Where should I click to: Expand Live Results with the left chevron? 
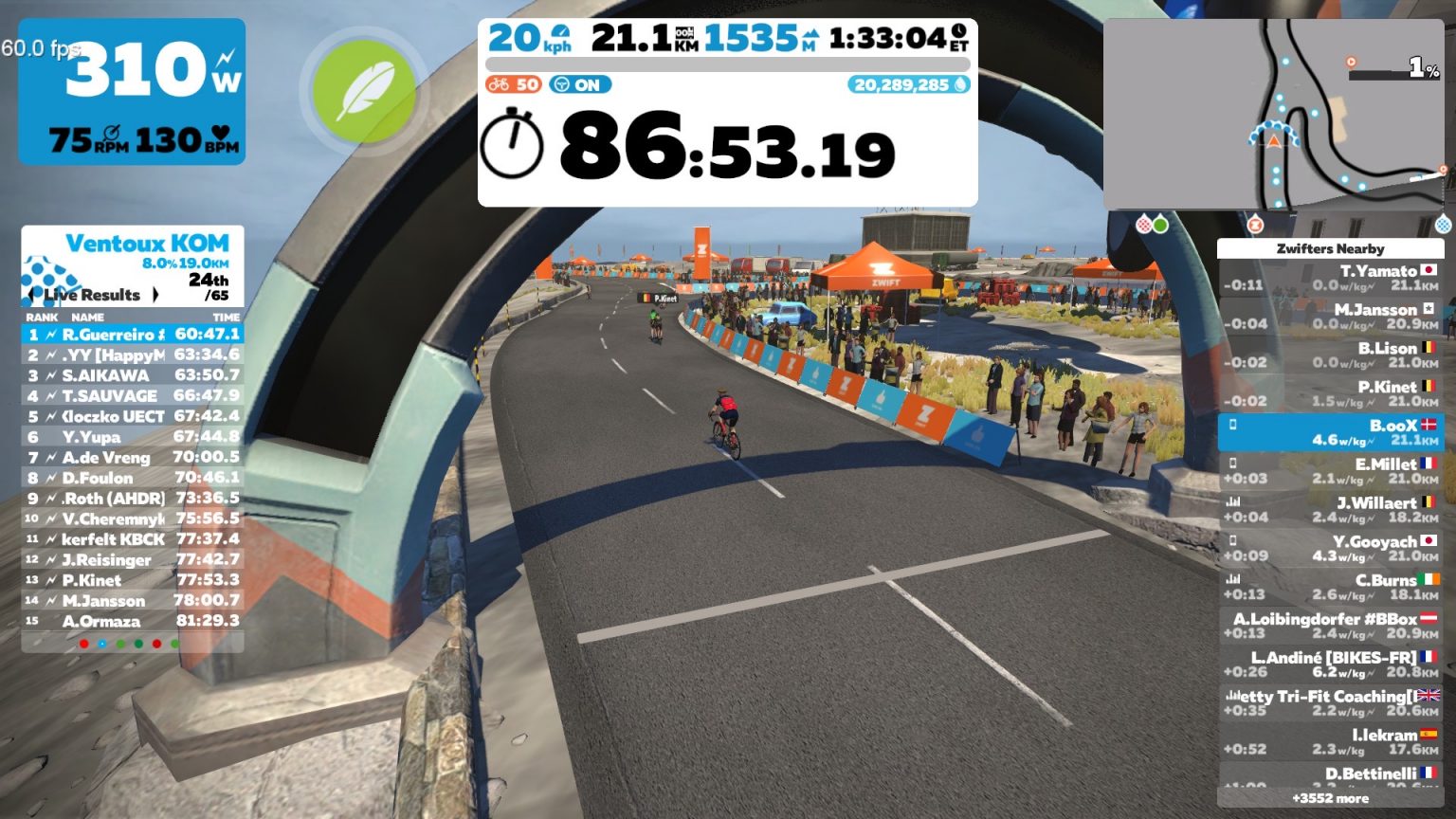tap(32, 295)
